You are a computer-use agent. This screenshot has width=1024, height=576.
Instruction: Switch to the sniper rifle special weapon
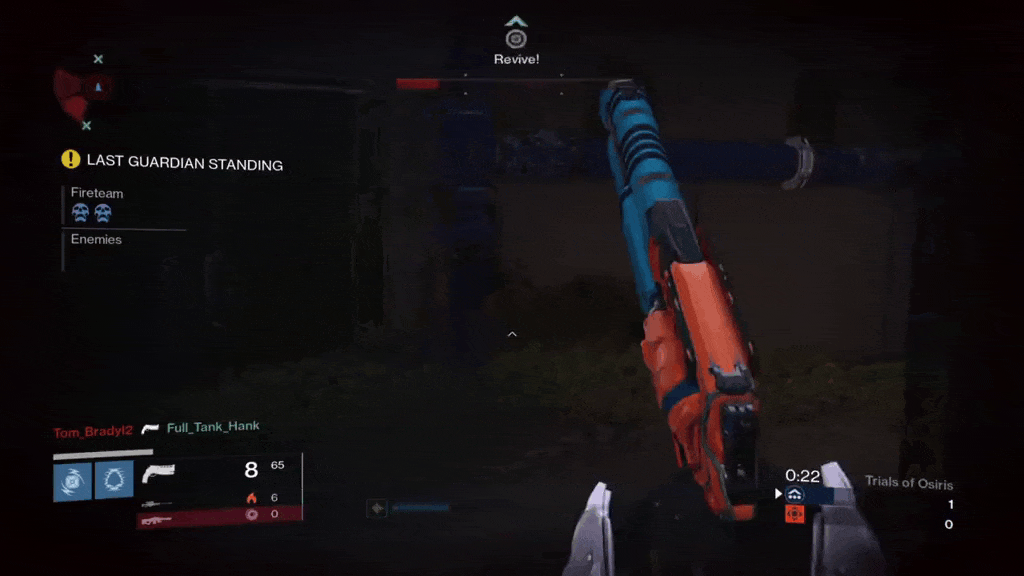pos(157,504)
